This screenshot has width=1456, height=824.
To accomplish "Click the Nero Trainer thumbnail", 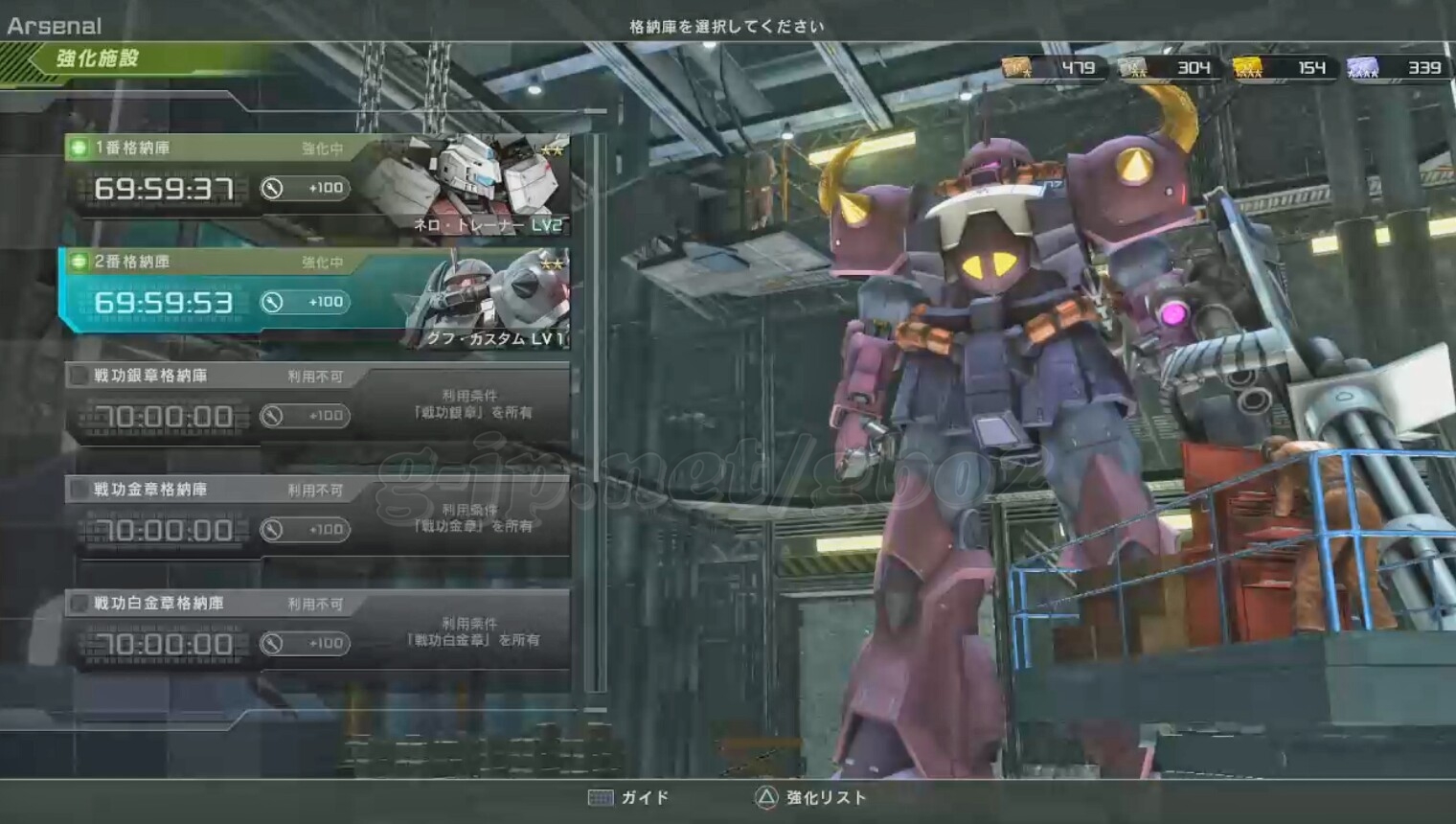I will 469,182.
